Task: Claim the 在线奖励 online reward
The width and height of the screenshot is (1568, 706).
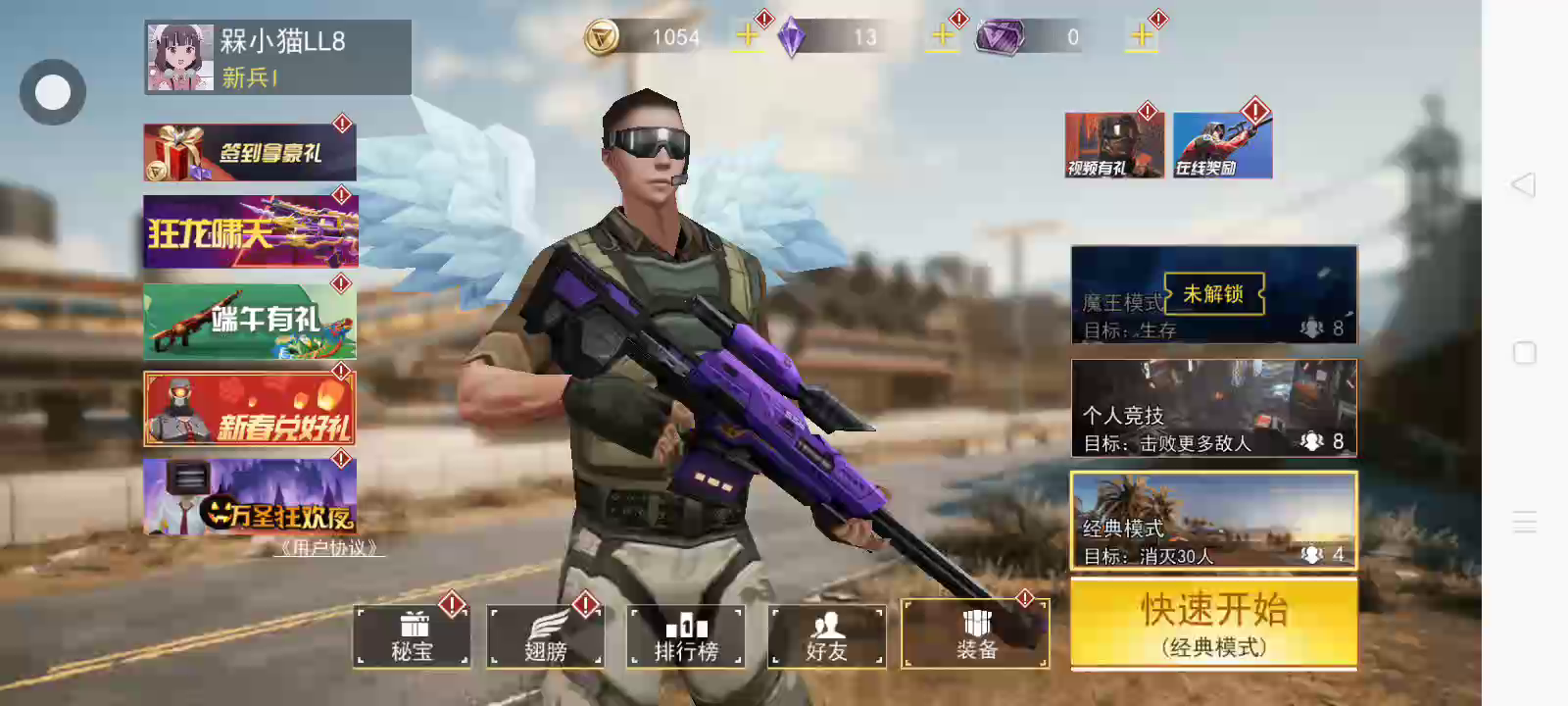Action: [1222, 146]
